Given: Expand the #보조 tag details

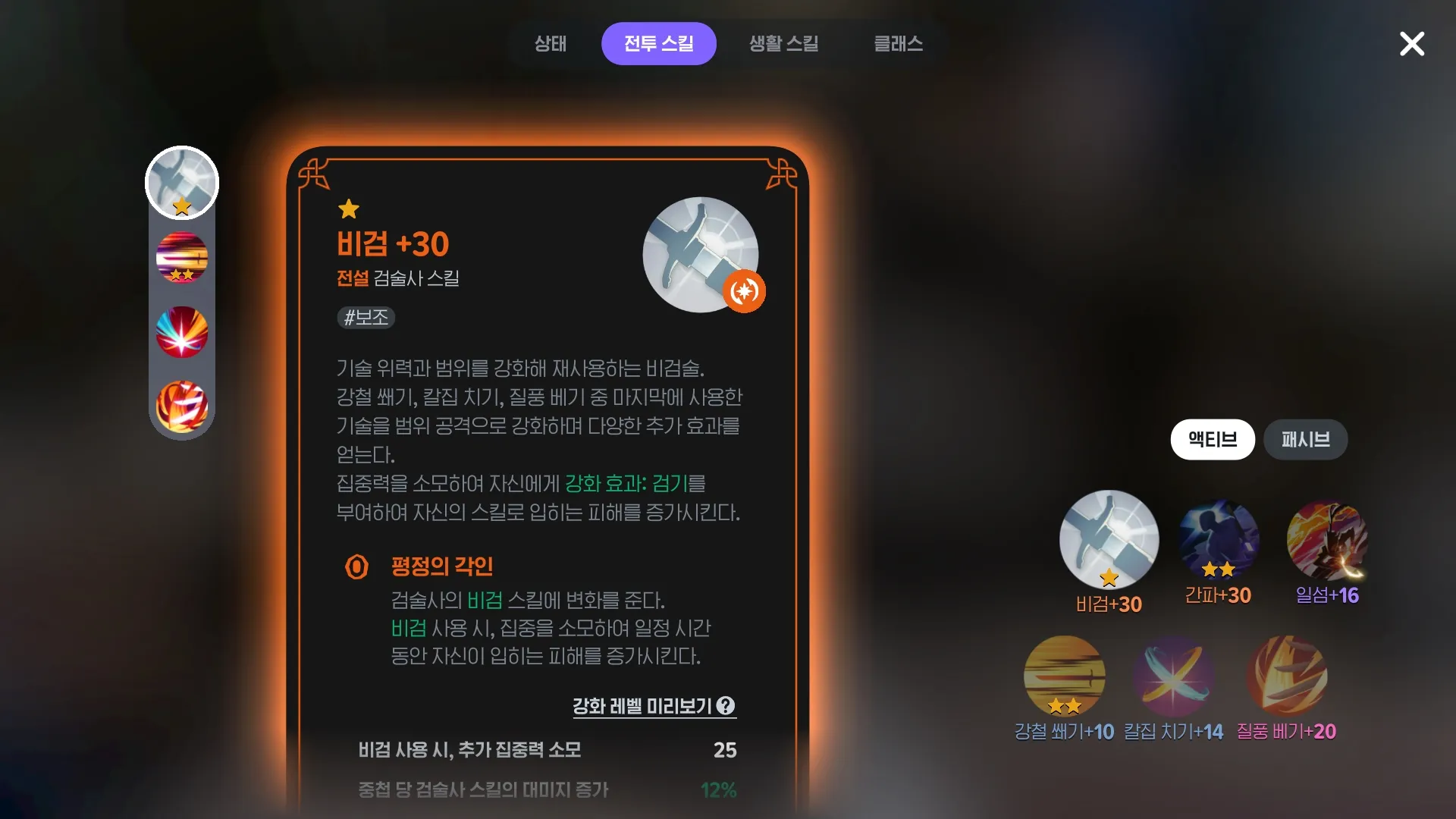Looking at the screenshot, I should point(366,318).
